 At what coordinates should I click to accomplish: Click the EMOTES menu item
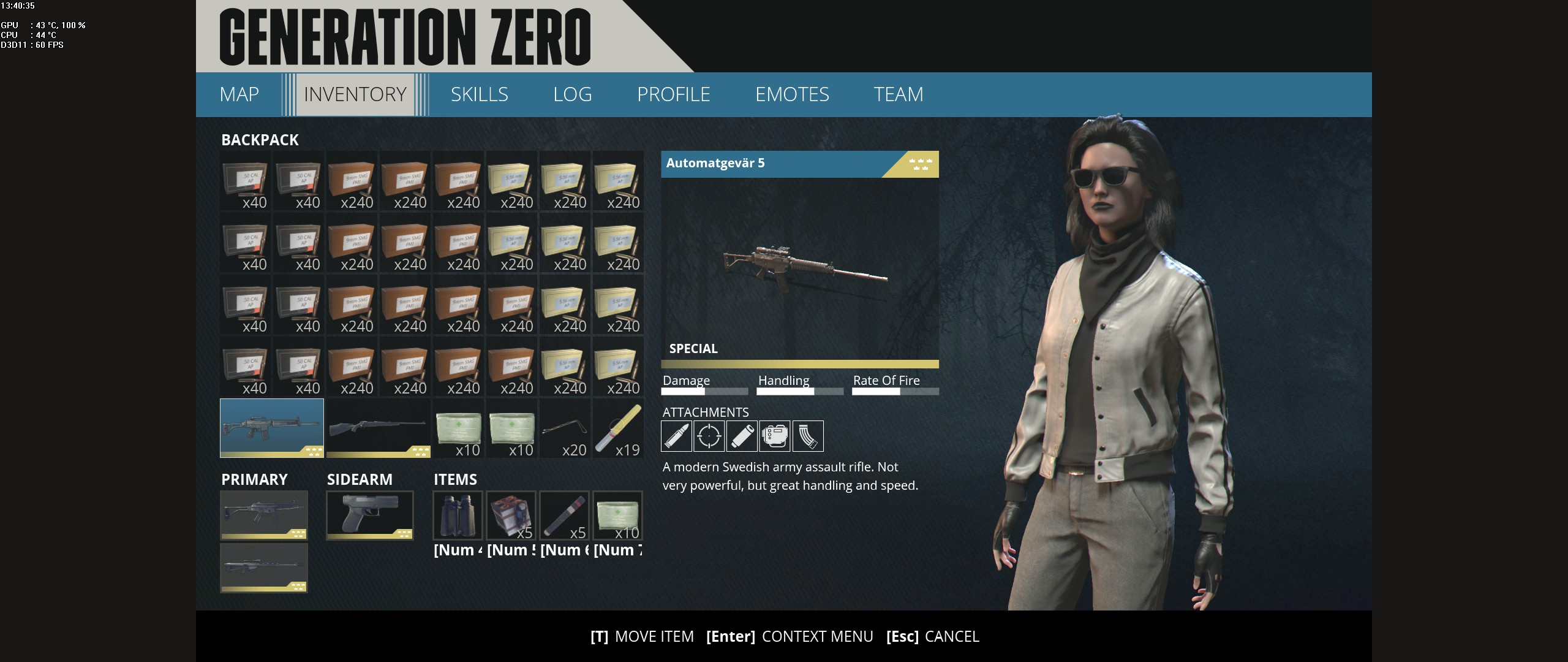793,94
